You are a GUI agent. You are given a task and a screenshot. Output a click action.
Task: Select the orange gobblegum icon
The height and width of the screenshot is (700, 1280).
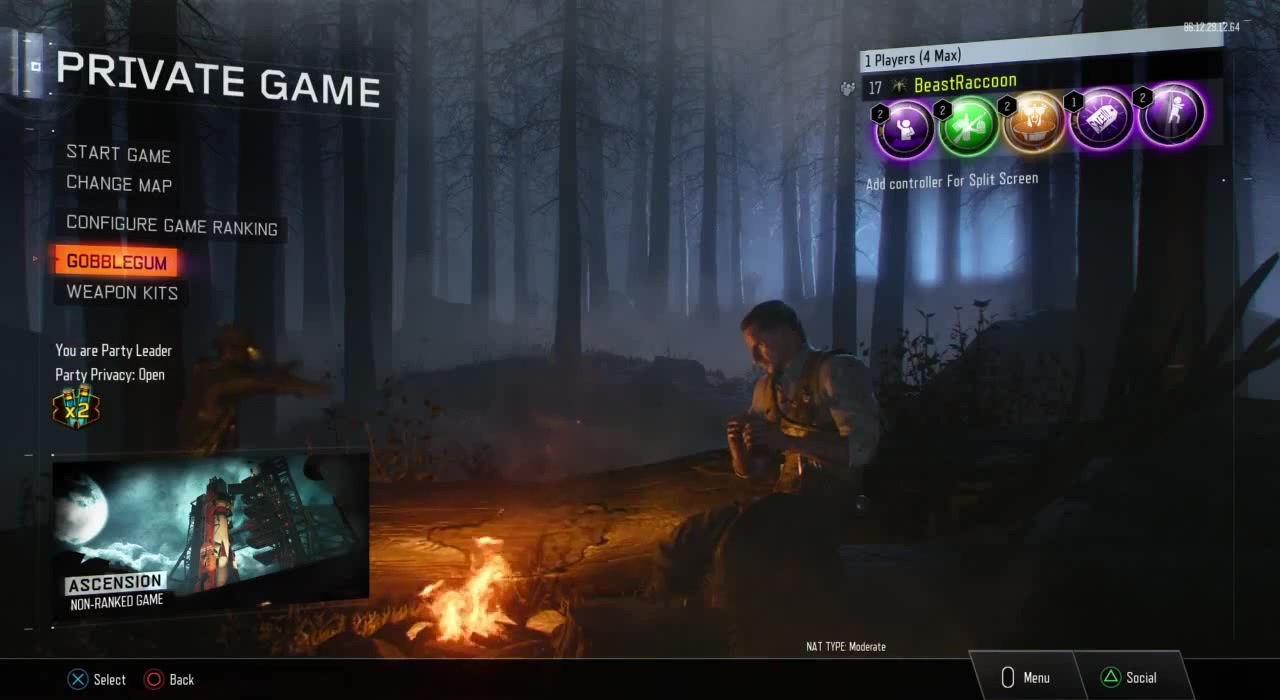tap(1033, 124)
